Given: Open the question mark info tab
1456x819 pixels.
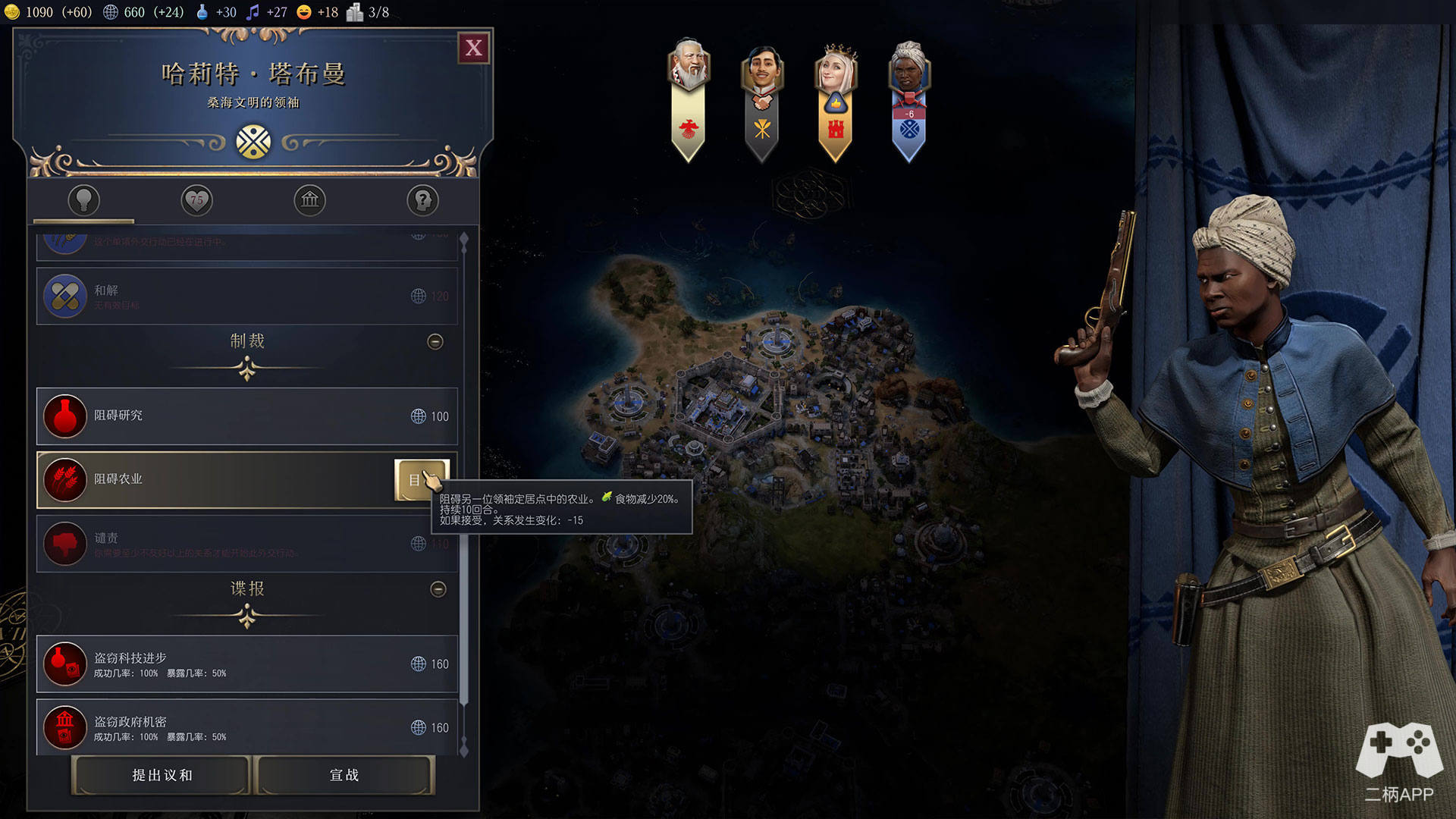Looking at the screenshot, I should click(x=422, y=200).
